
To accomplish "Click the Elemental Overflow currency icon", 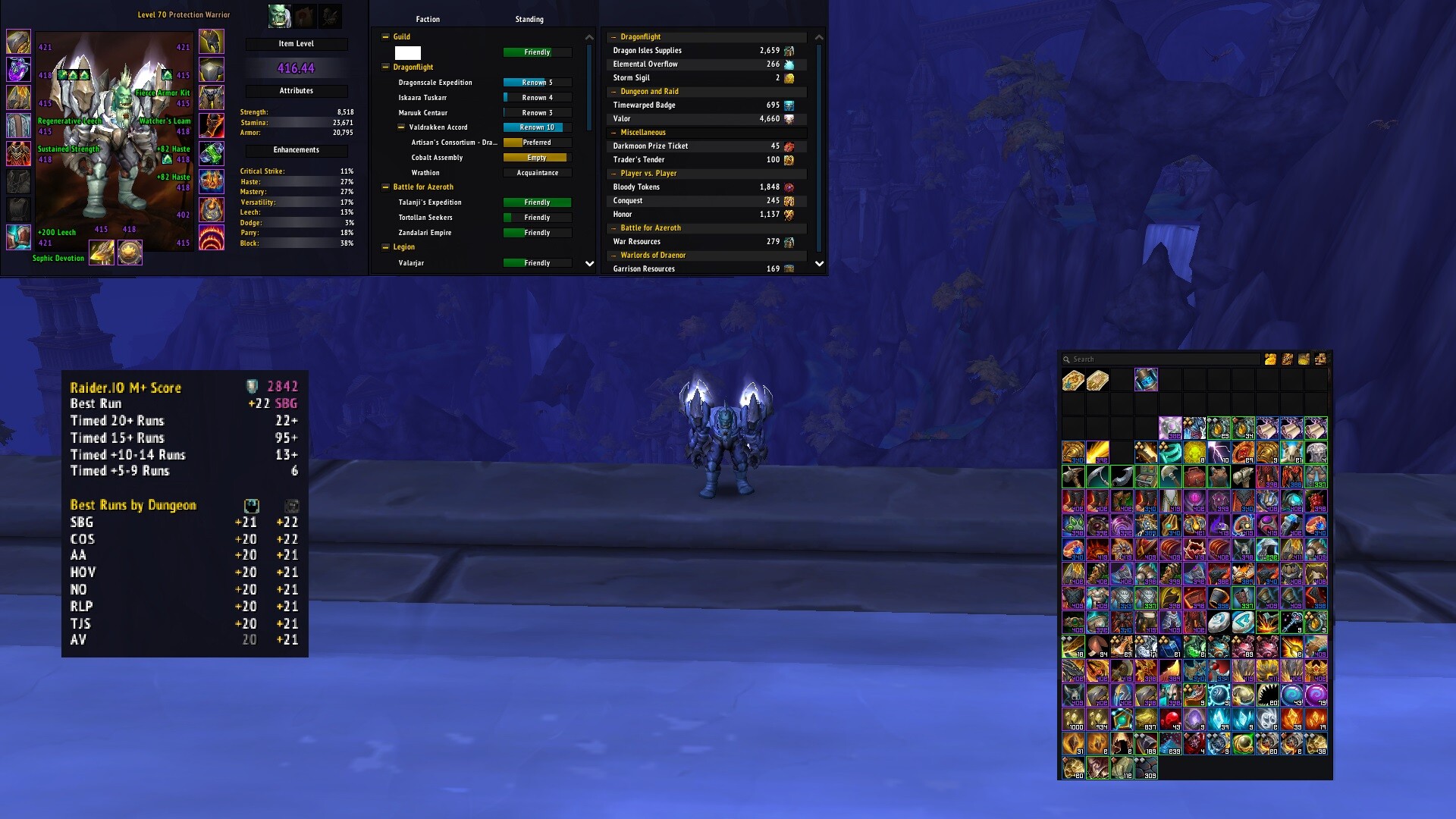I will tap(789, 64).
